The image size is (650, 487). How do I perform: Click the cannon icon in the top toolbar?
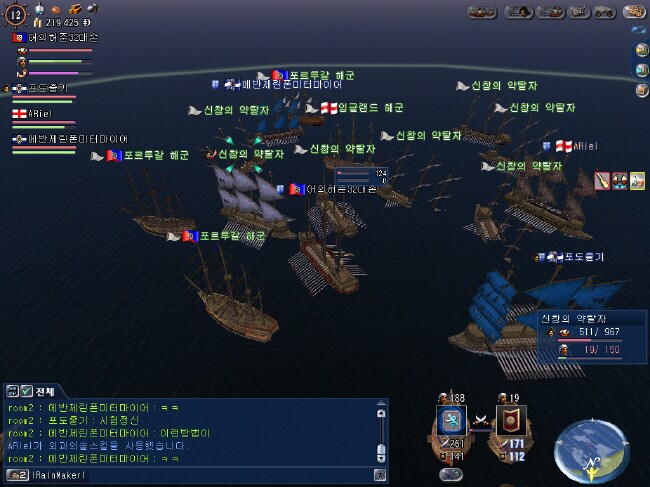pos(603,12)
